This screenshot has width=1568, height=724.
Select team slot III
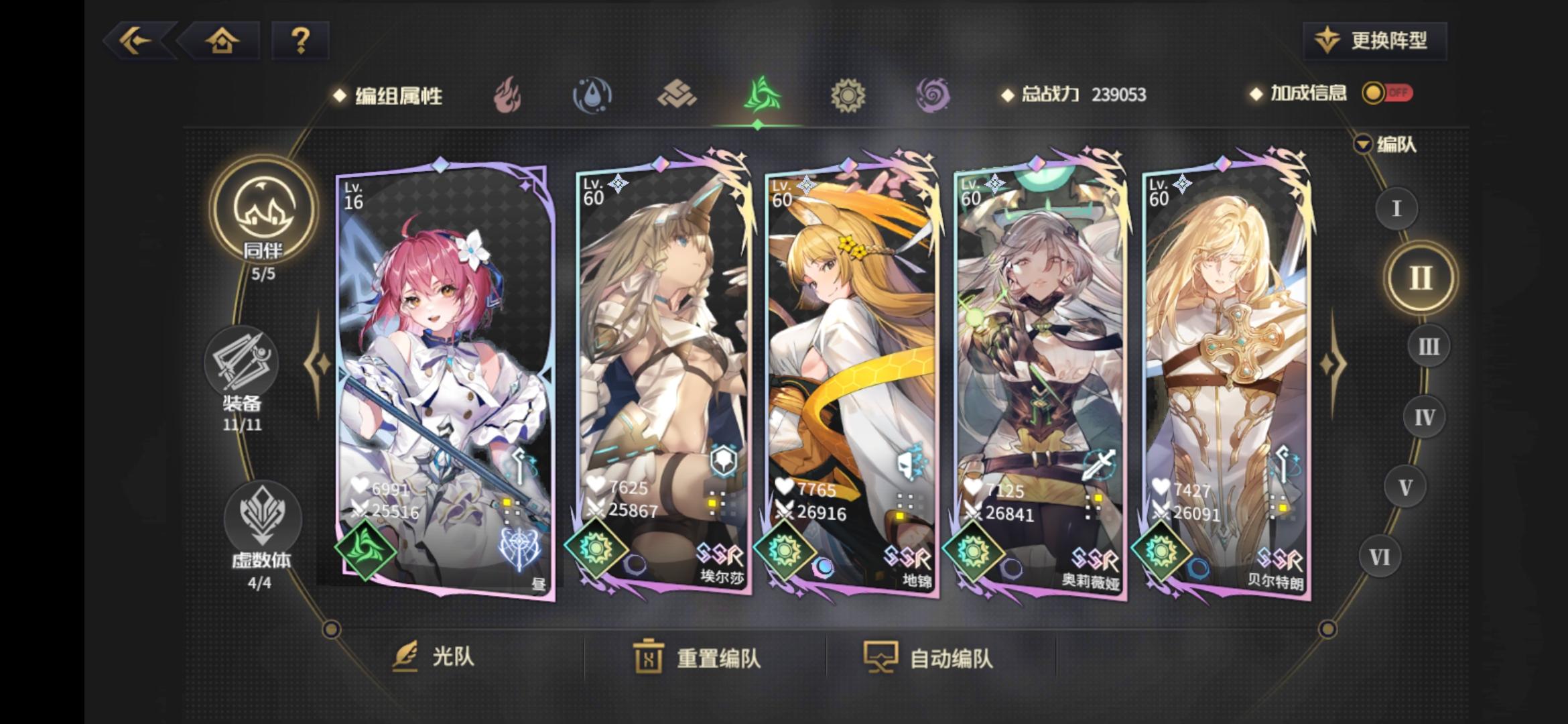(x=1427, y=346)
